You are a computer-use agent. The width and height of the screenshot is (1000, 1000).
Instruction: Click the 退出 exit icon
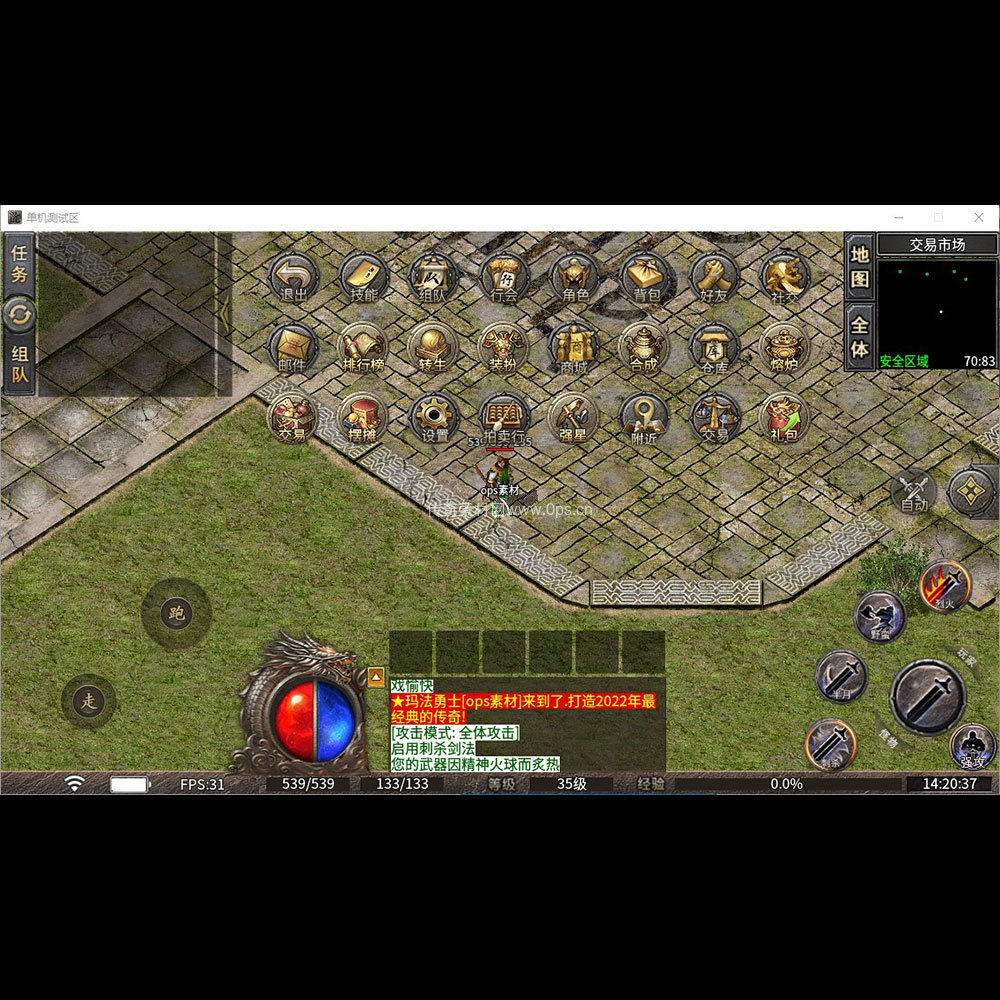click(294, 276)
